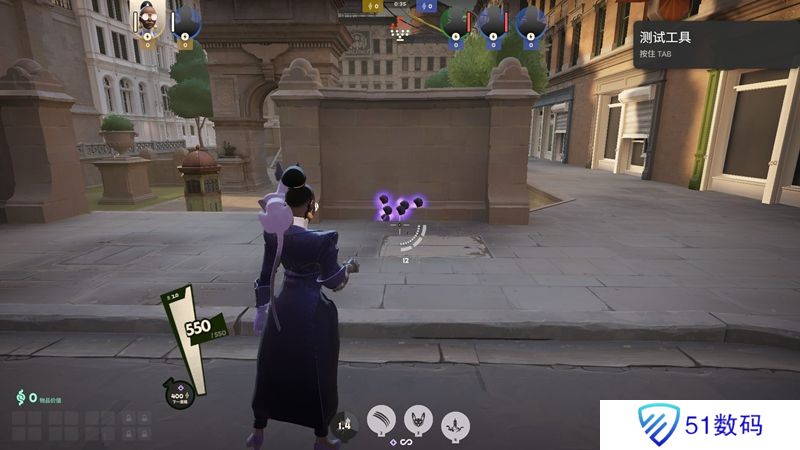The image size is (800, 450).
Task: Activate the flying bat ability
Action: click(x=457, y=423)
